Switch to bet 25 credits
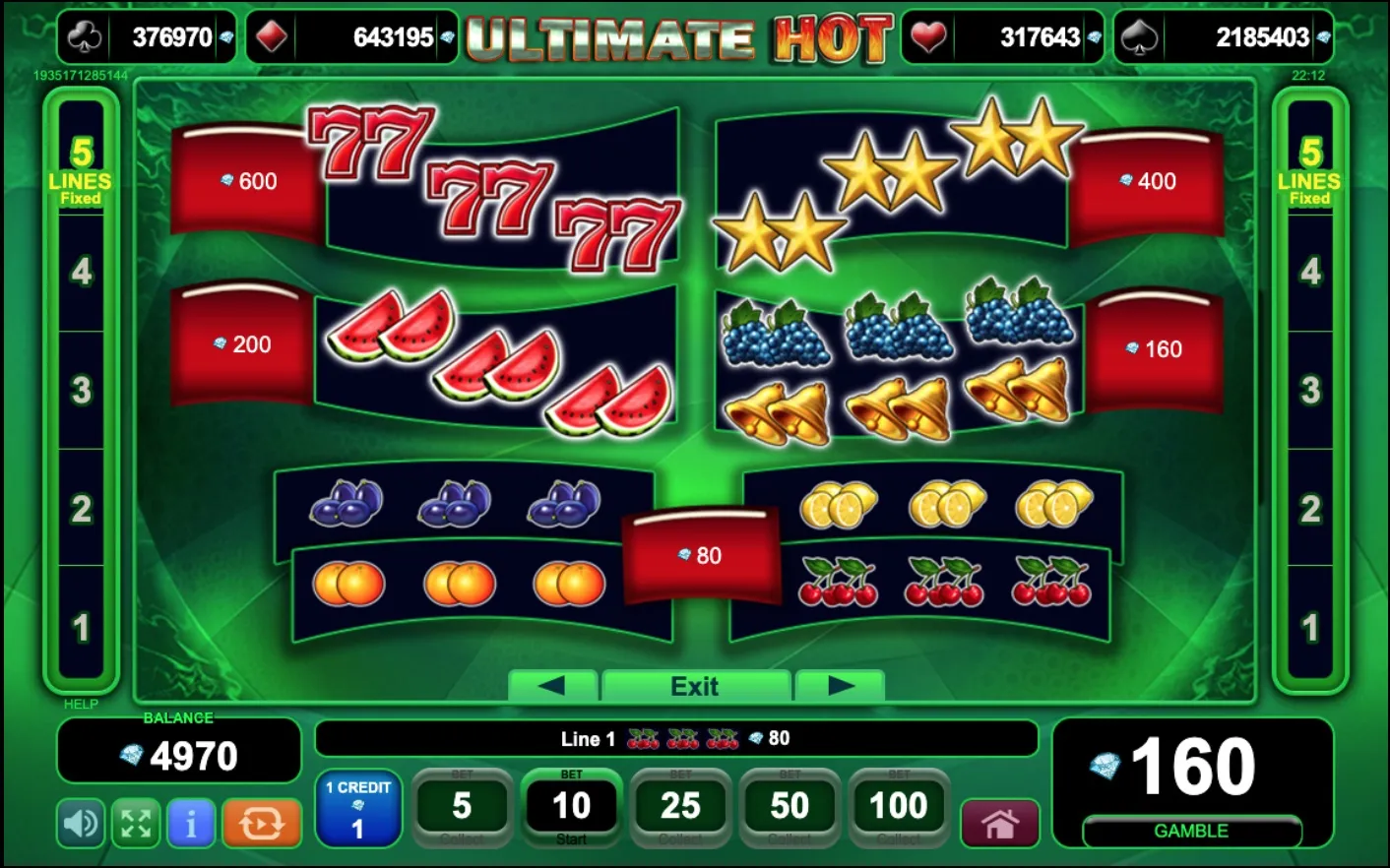This screenshot has height=868, width=1390. point(681,807)
